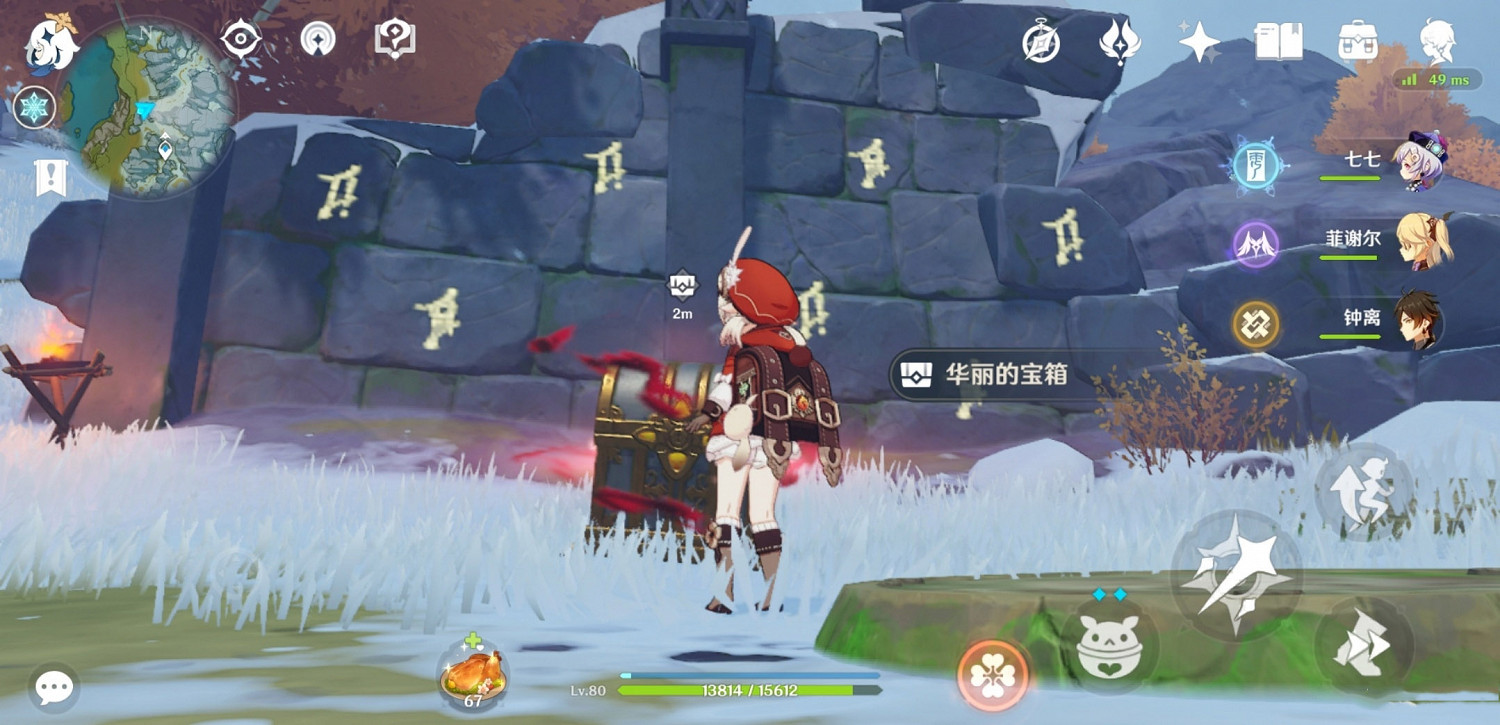1500x725 pixels.
Task: Click the quest navigation pin icon
Action: [395, 38]
